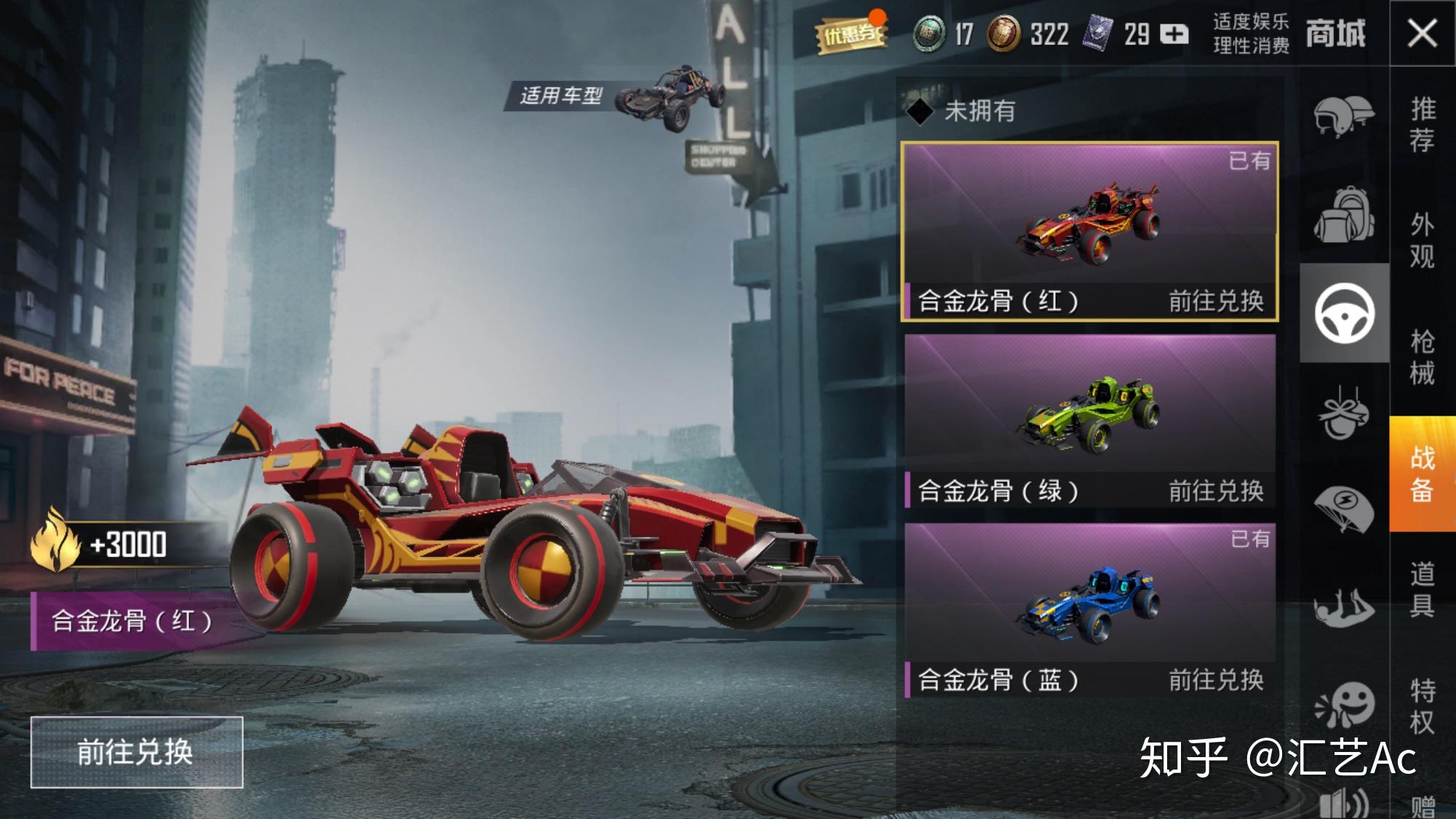Switch to the 外观 appearance tab

tap(1422, 240)
